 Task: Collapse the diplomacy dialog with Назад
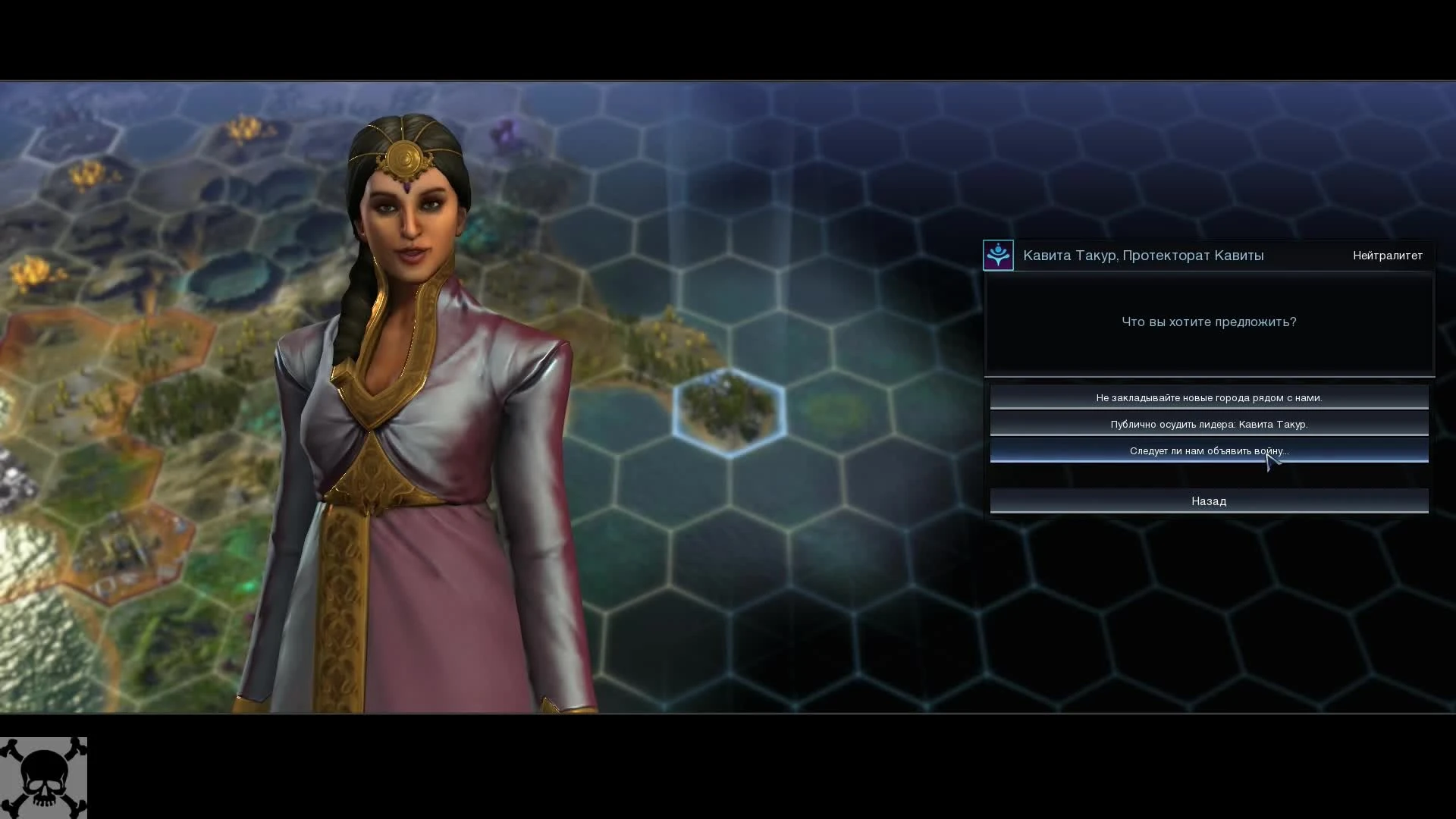click(x=1209, y=500)
